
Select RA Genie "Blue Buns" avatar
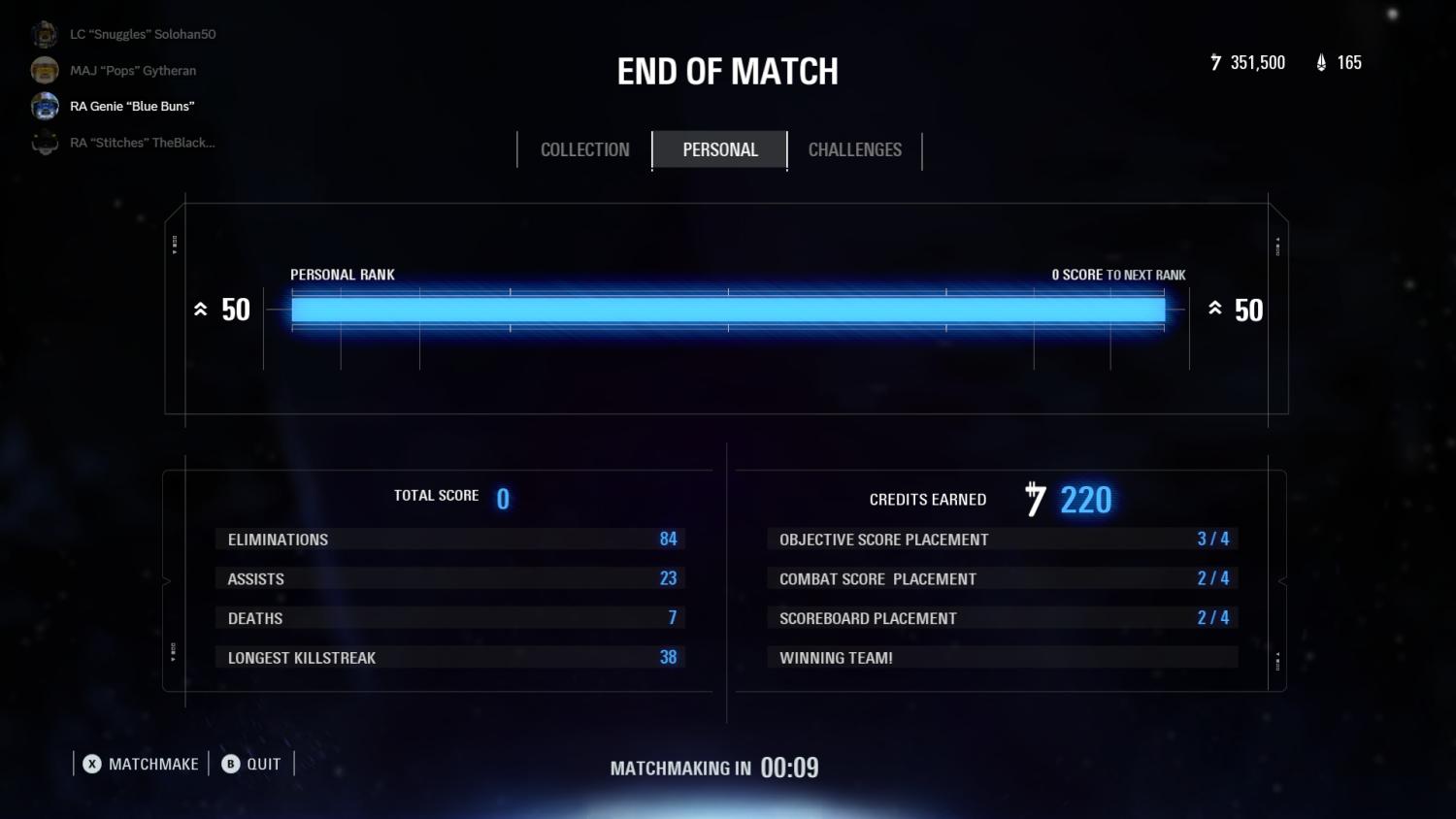pyautogui.click(x=44, y=106)
